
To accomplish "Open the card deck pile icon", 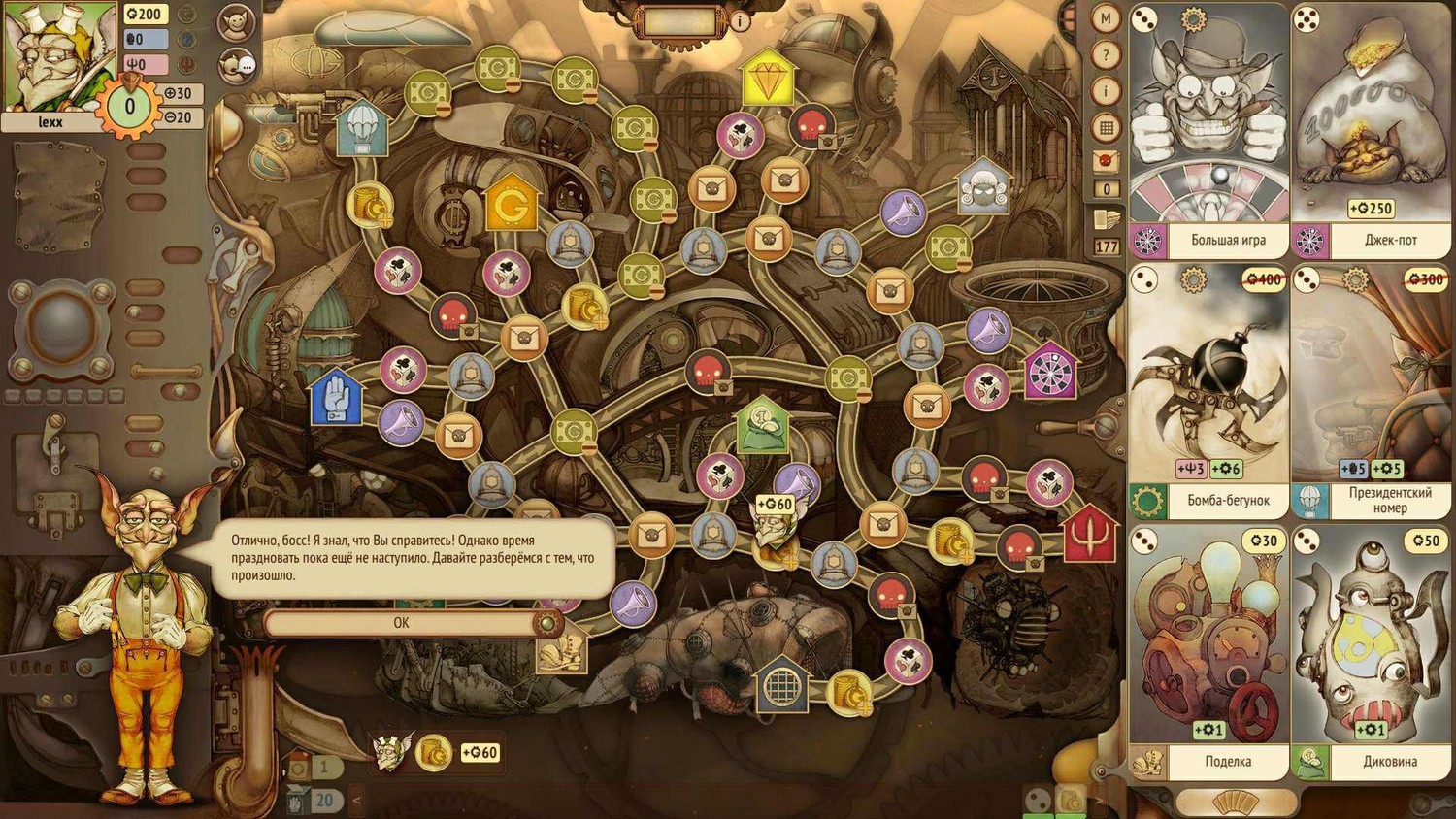I will pos(1107,219).
